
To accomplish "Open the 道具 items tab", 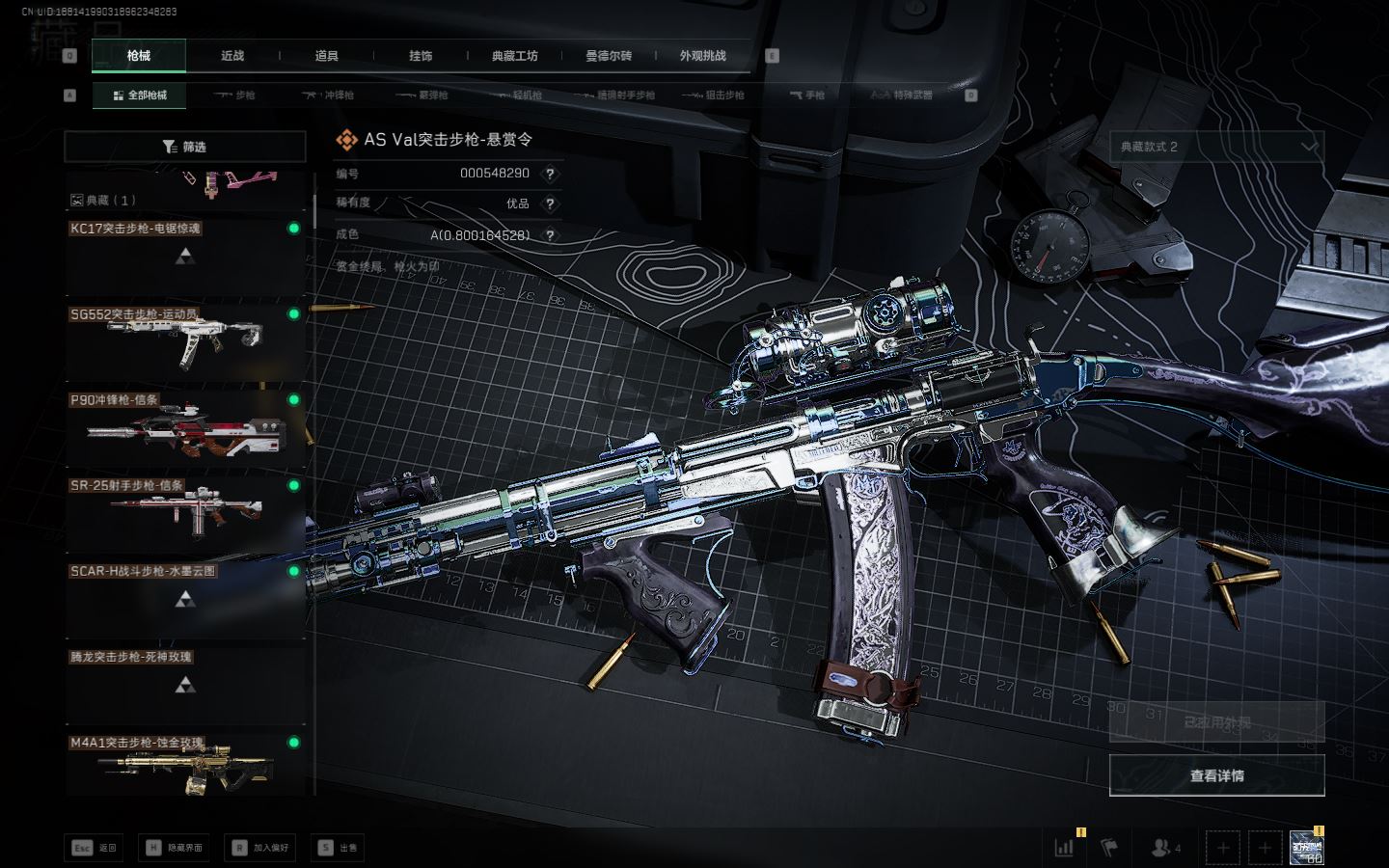I will (327, 56).
